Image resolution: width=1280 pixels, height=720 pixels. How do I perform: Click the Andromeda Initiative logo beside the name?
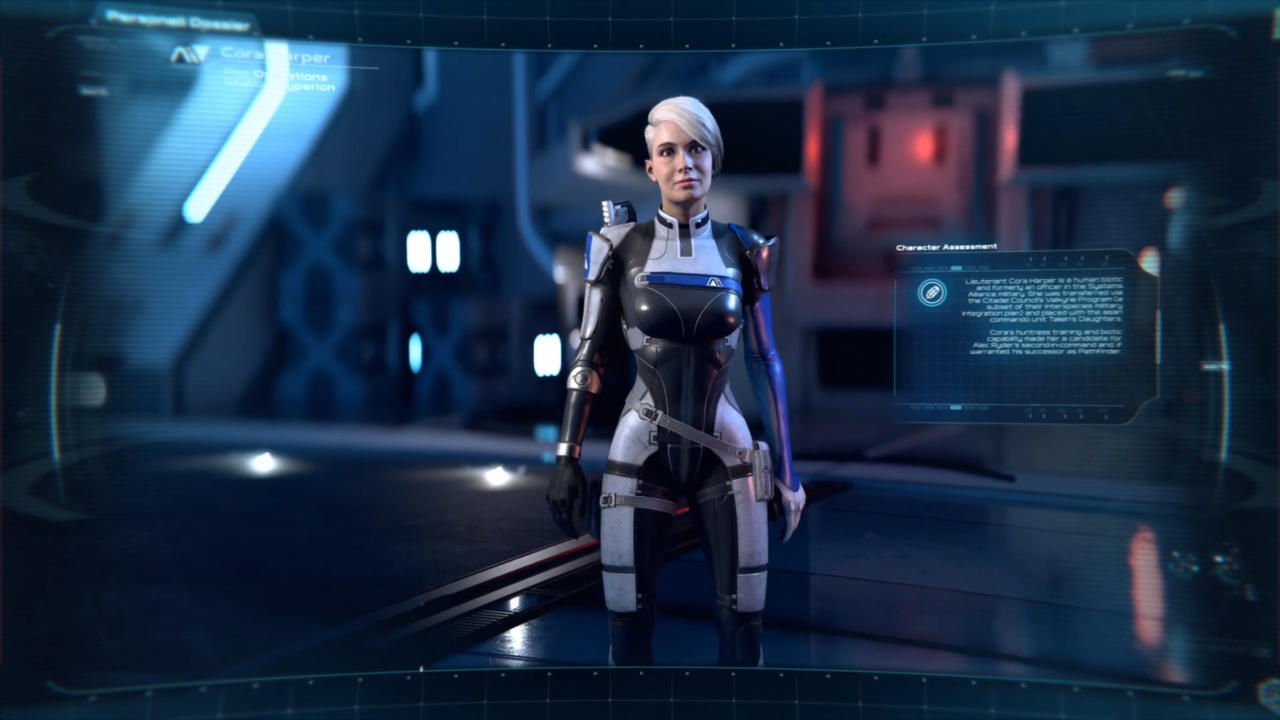pyautogui.click(x=189, y=55)
